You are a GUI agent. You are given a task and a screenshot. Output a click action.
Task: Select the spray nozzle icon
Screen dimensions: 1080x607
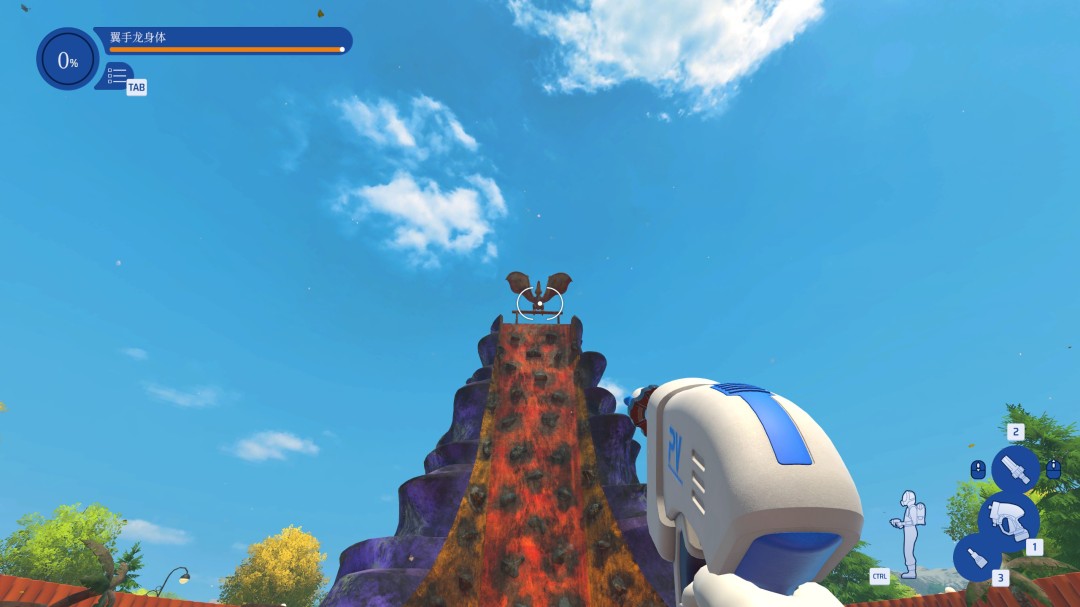1015,468
